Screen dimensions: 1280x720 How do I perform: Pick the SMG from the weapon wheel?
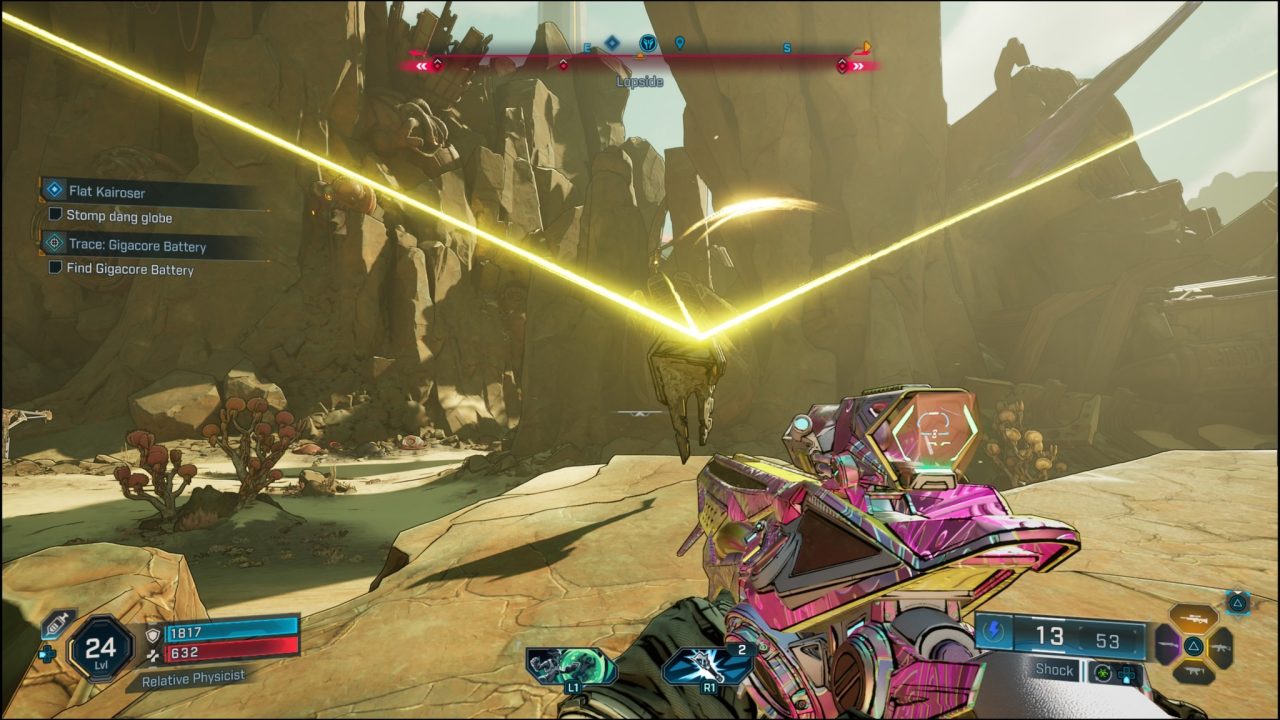click(1194, 671)
